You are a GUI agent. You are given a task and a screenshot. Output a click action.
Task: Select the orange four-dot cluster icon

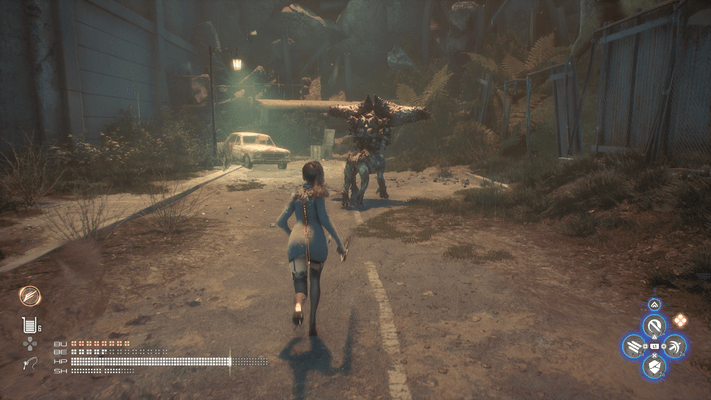(x=680, y=321)
